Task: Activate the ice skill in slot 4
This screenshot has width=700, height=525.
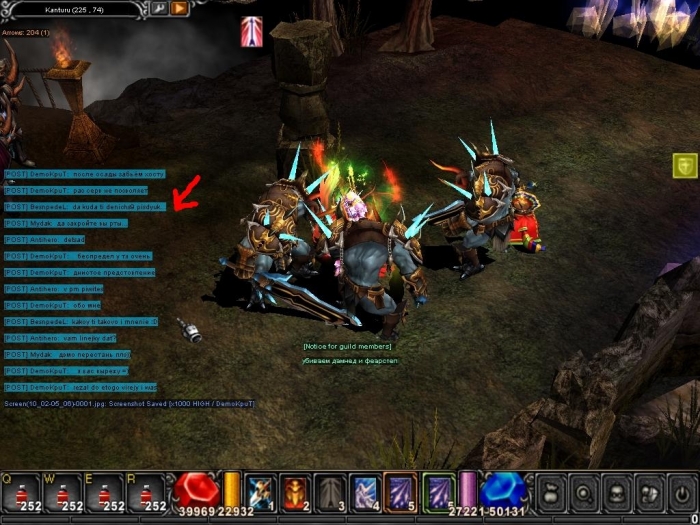Action: (x=364, y=491)
